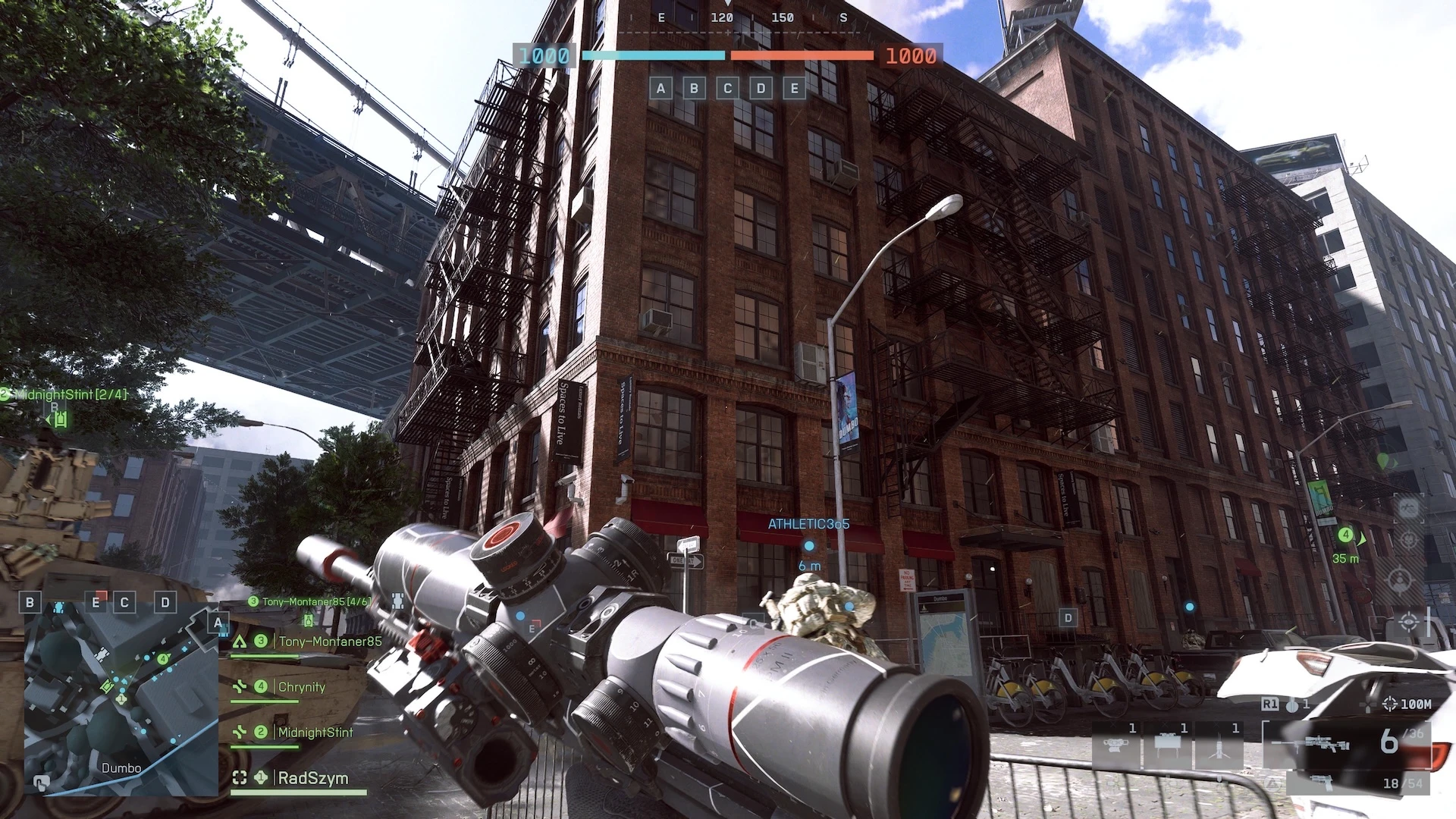The height and width of the screenshot is (819, 1456).
Task: Choose objective C in the top bar
Action: pos(727,89)
